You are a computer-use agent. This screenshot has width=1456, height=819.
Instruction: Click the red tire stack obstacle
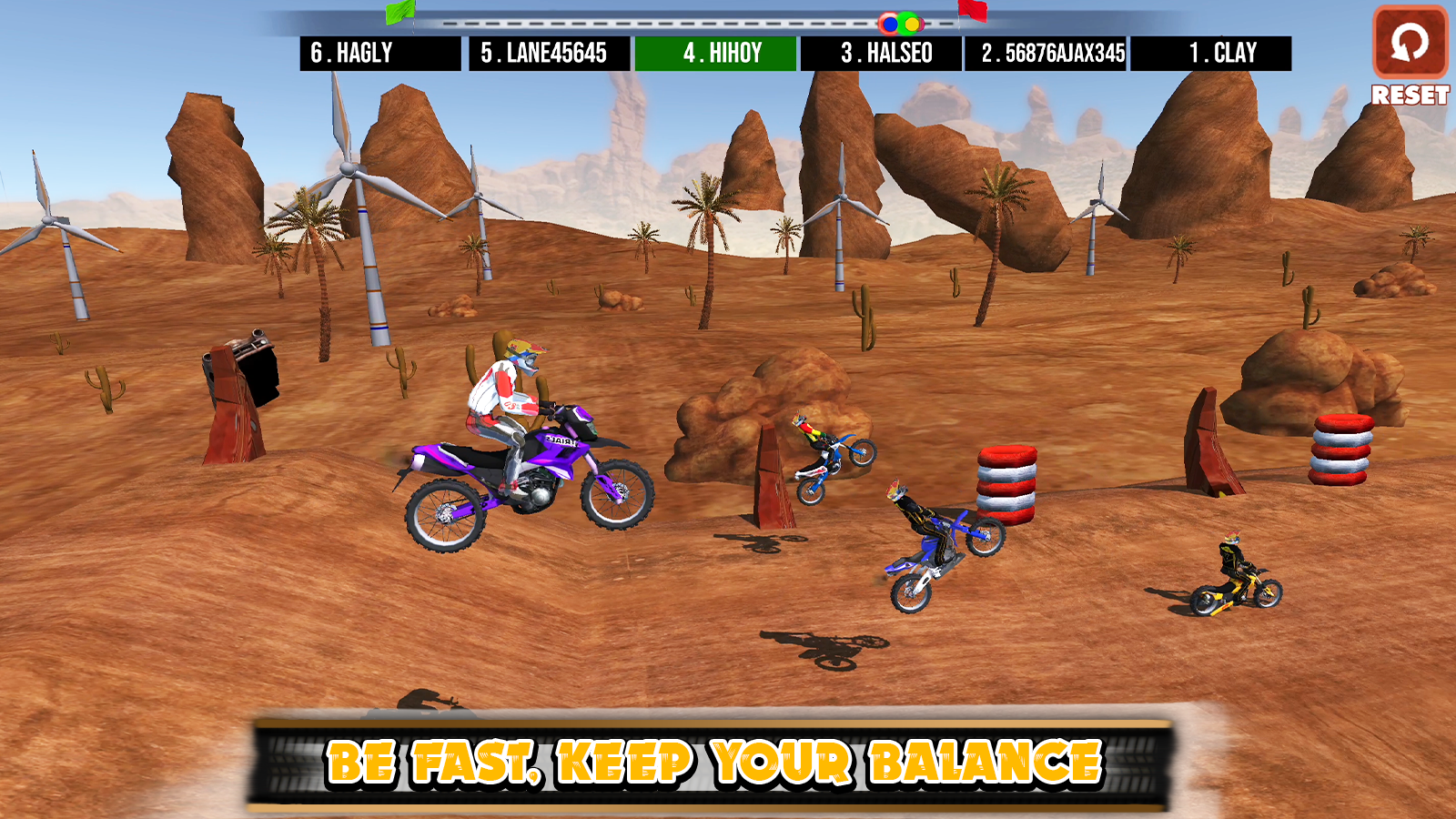[1006, 482]
